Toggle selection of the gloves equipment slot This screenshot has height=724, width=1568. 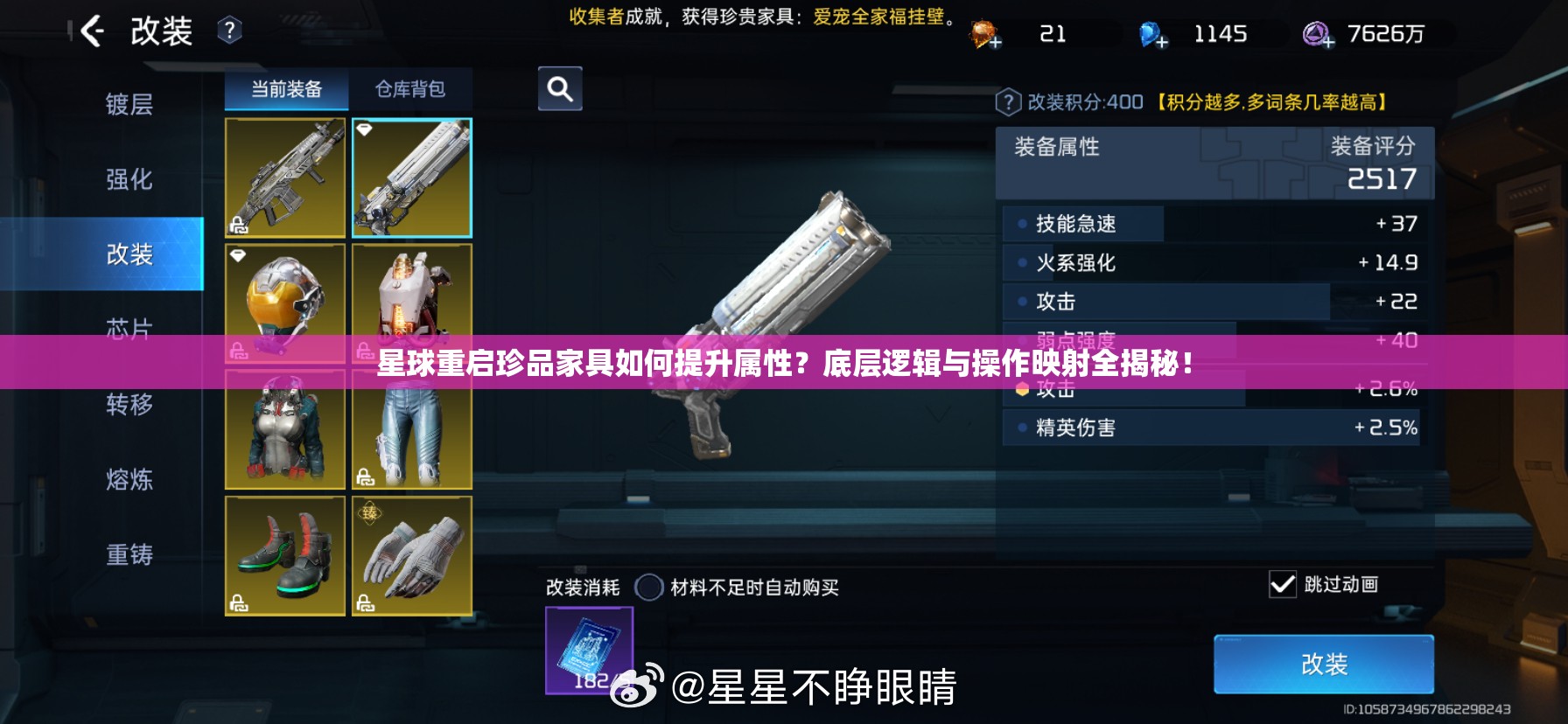pos(411,556)
